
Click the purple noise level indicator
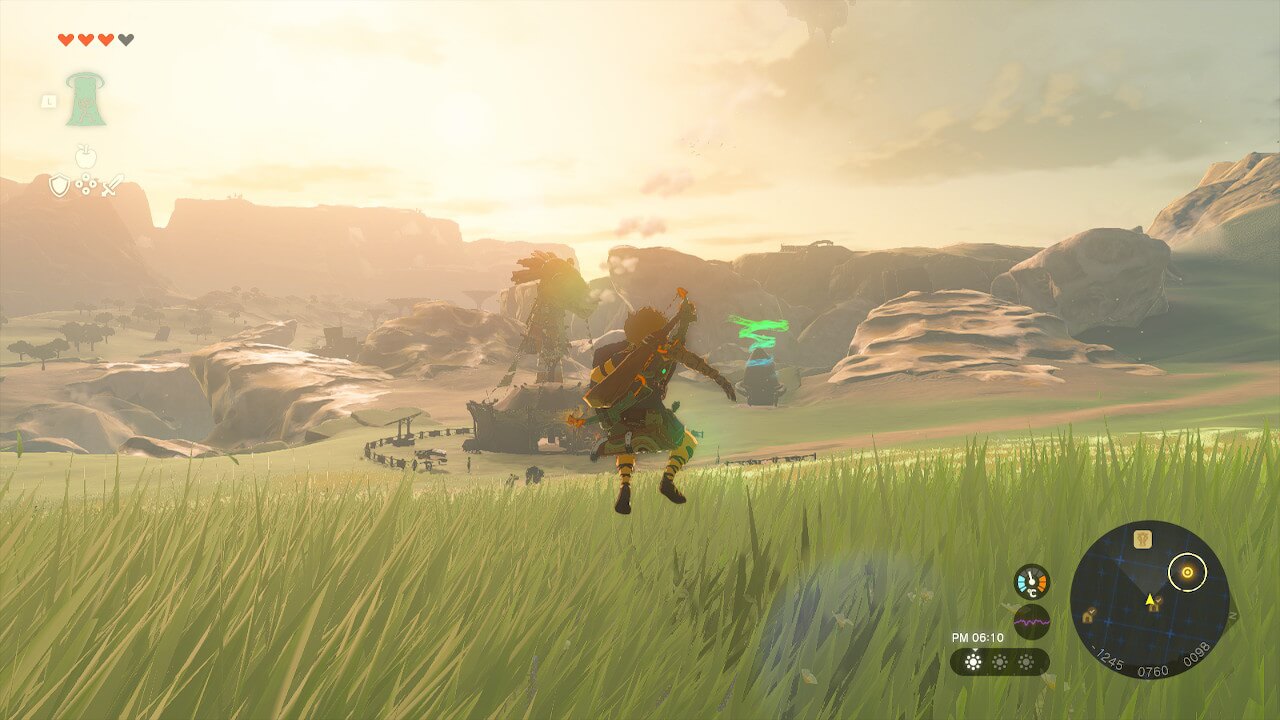(1031, 622)
